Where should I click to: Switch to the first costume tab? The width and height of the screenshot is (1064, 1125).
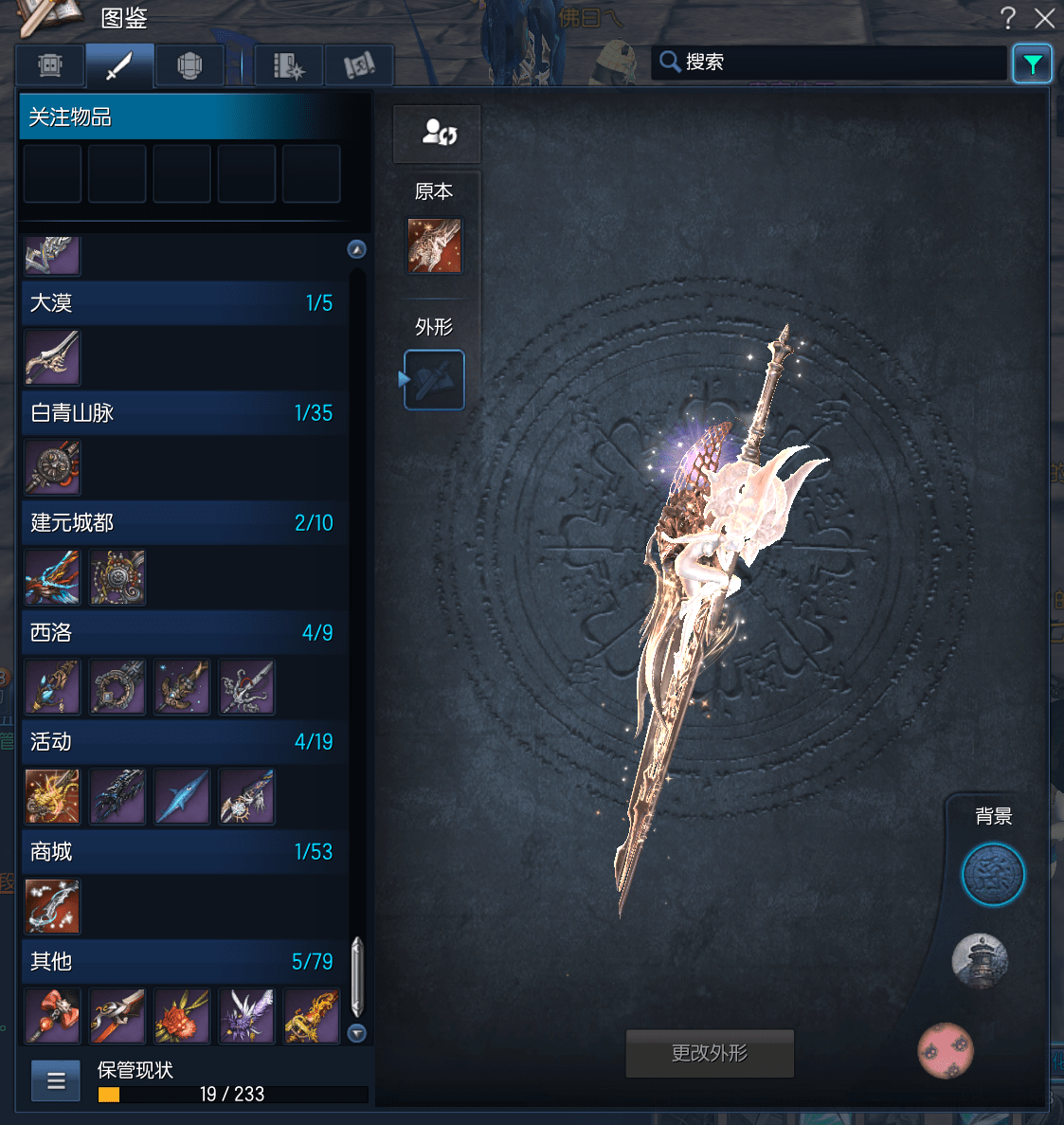(50, 66)
